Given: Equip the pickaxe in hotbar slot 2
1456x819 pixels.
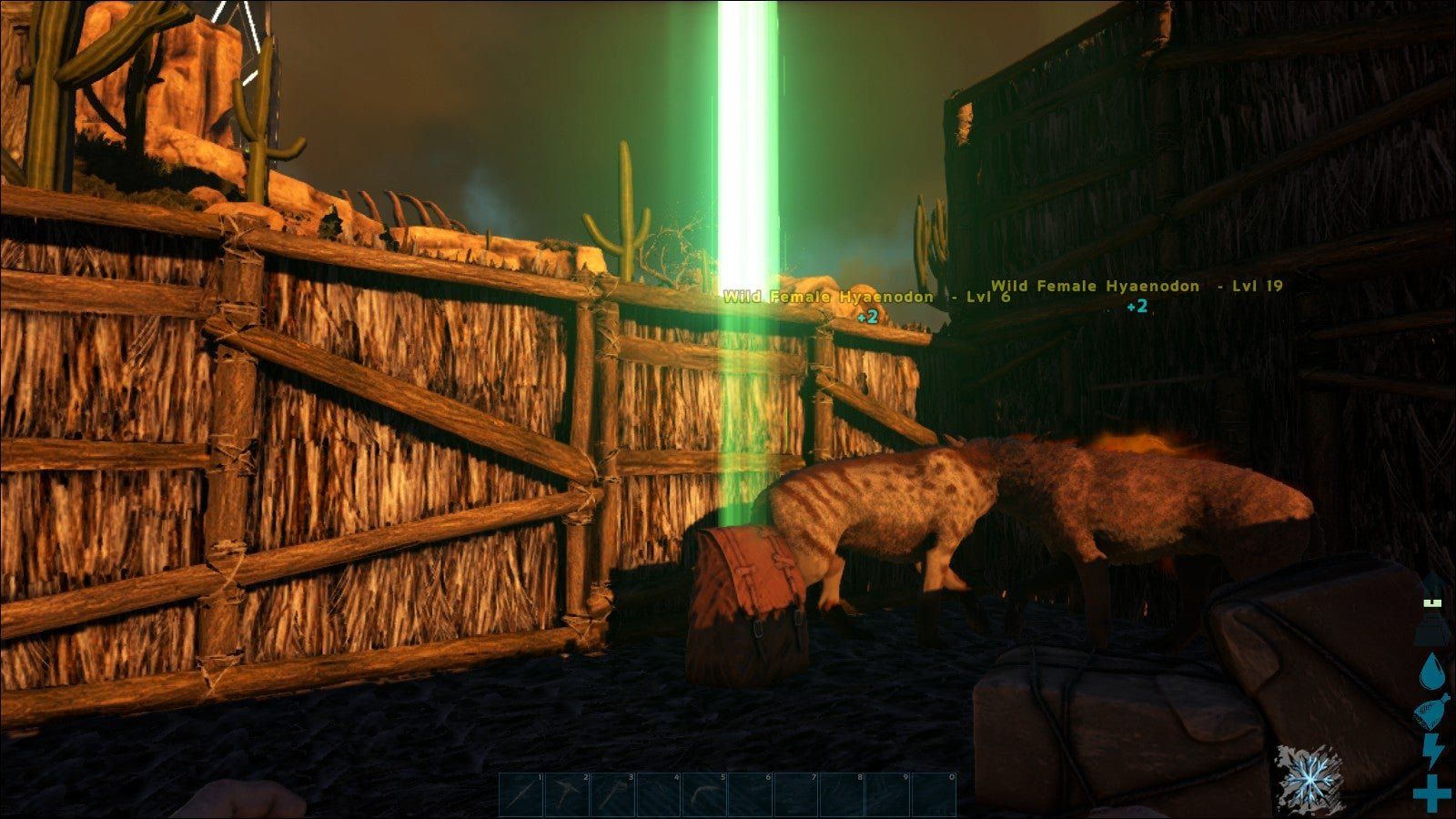Looking at the screenshot, I should tap(567, 794).
